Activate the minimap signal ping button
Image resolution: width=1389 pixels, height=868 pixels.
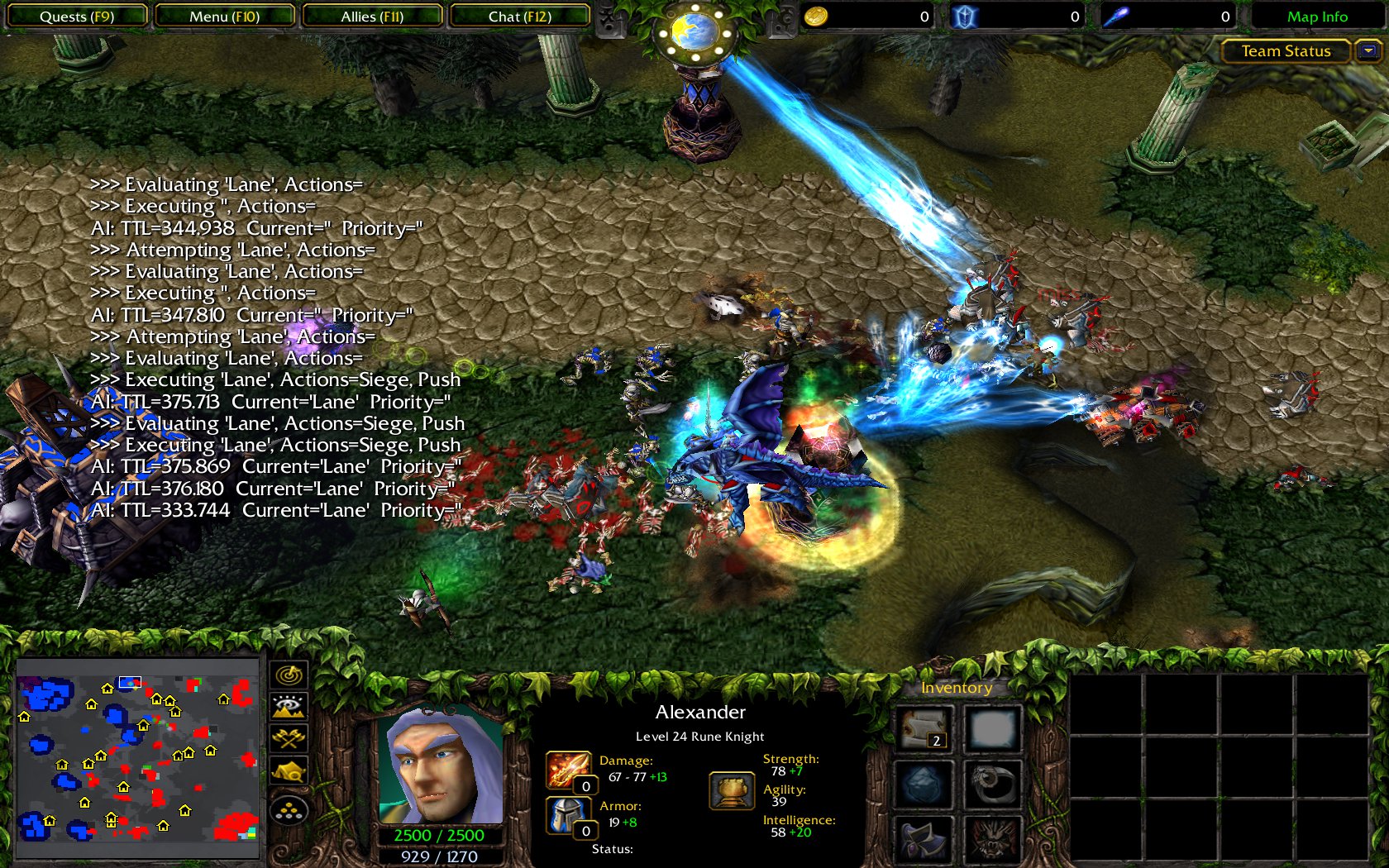tap(289, 675)
